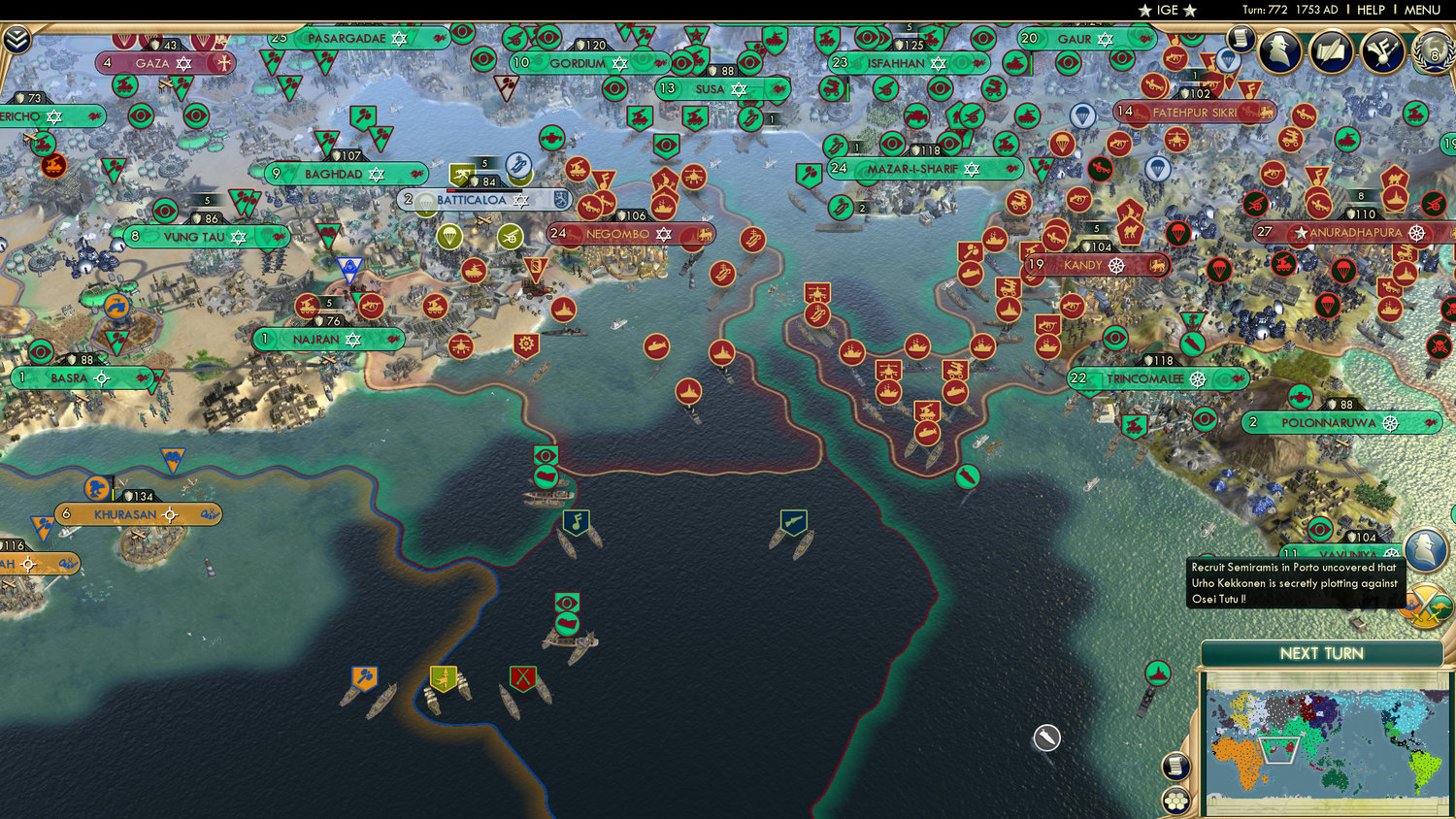Screen dimensions: 1456x819
Task: Open the scroll log icon beside minimap
Action: [1175, 767]
